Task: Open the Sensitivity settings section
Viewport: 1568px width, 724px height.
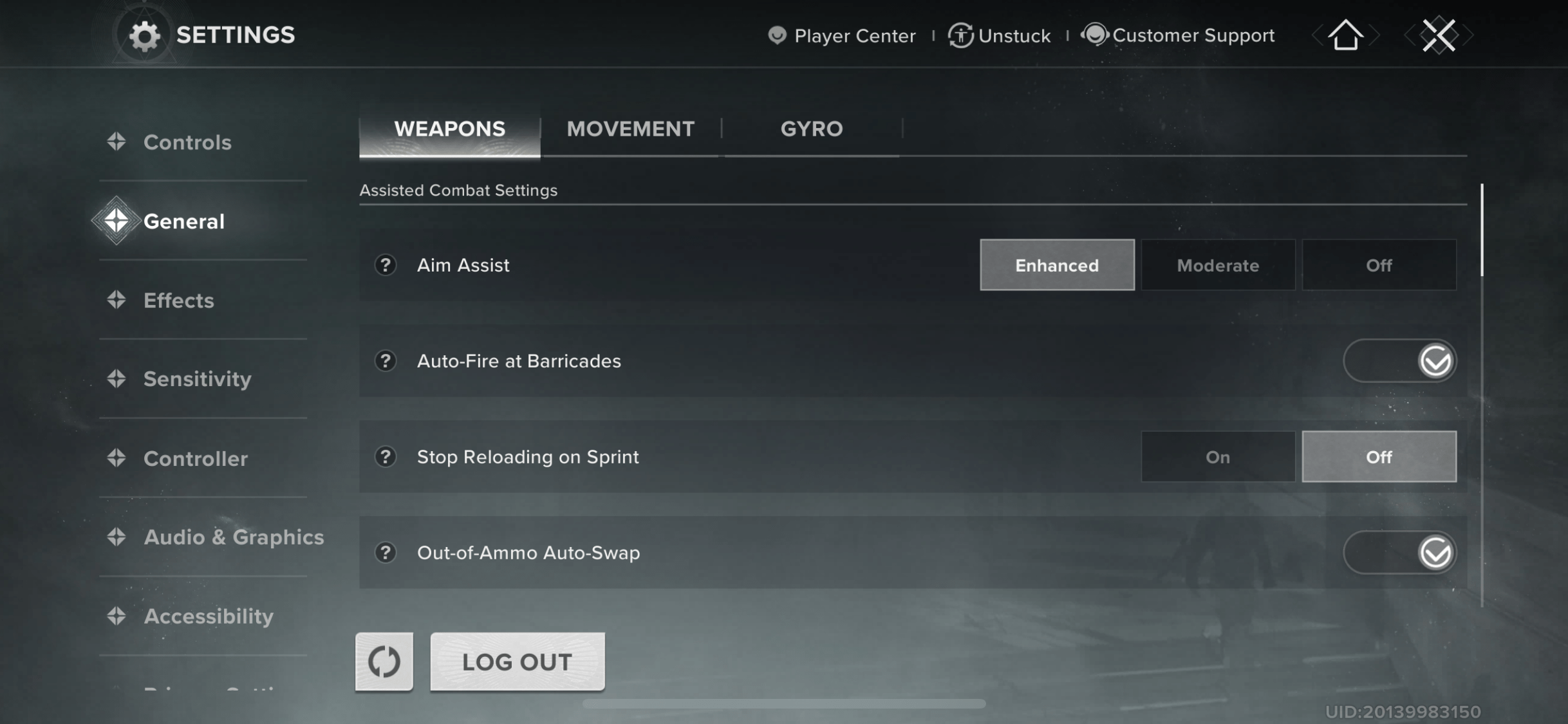Action: pyautogui.click(x=198, y=379)
